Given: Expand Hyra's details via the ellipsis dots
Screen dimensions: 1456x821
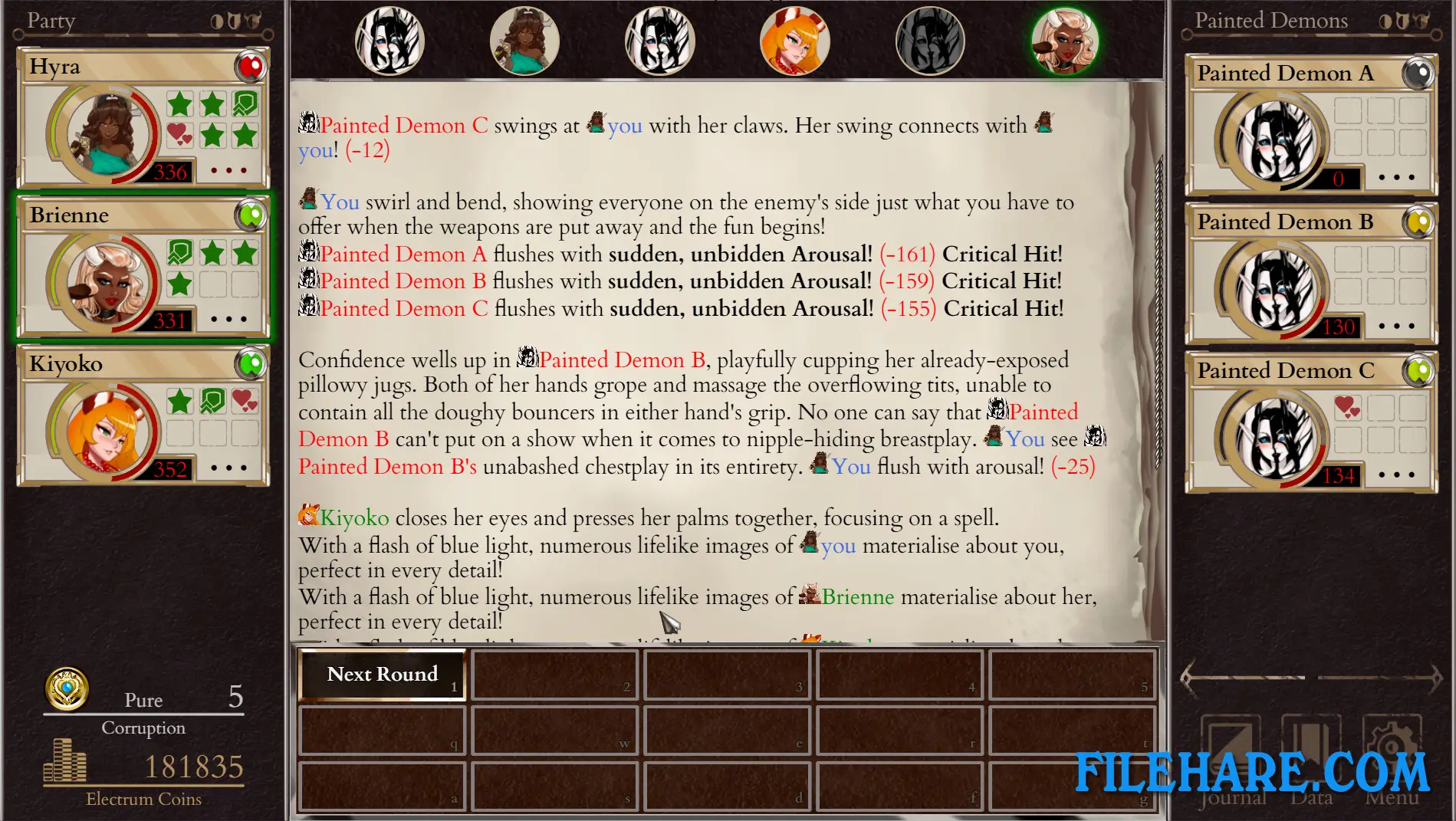Looking at the screenshot, I should pyautogui.click(x=228, y=170).
